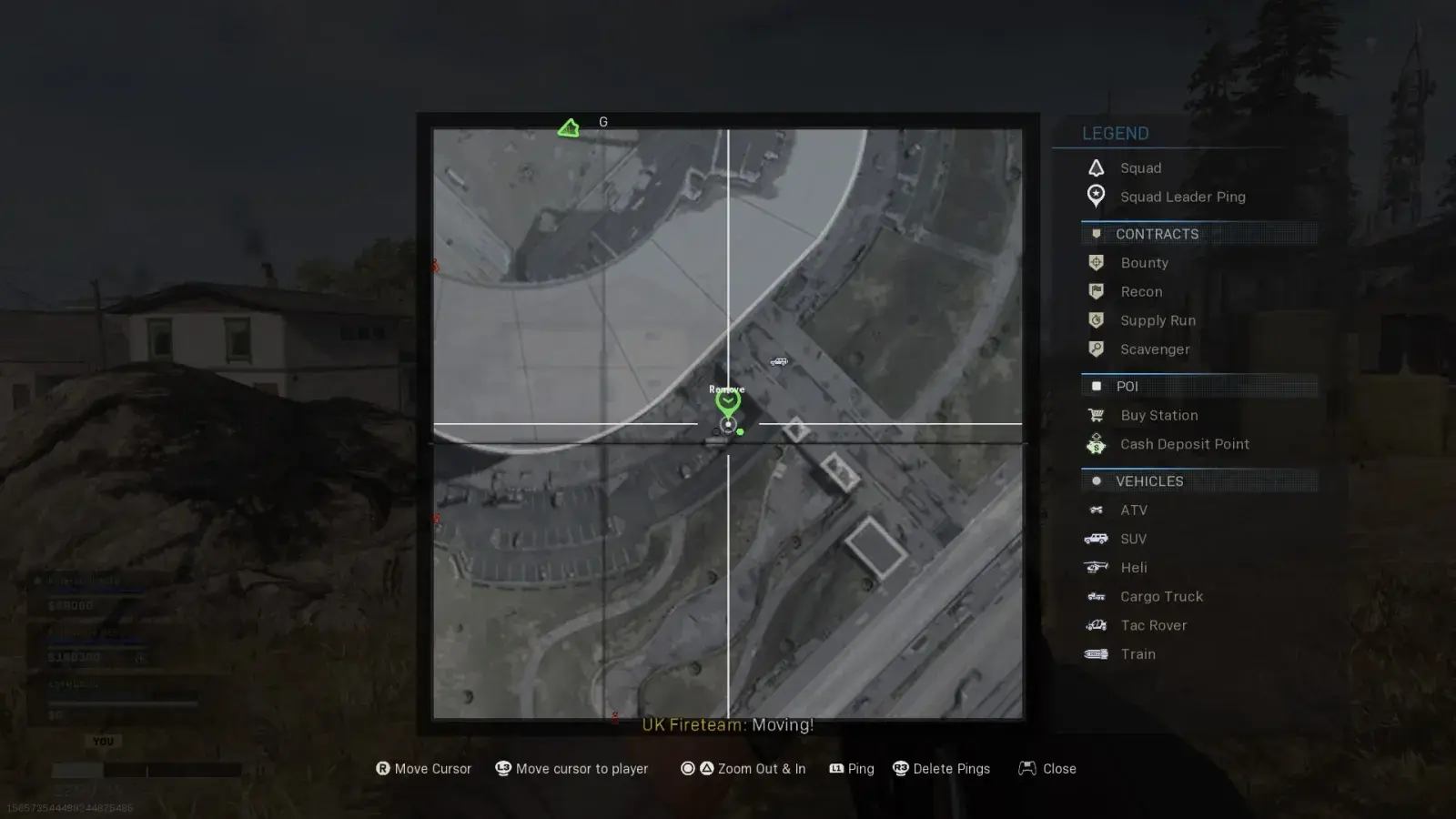This screenshot has width=1456, height=819.
Task: Choose Squad Leader Ping in the legend
Action: point(1182,197)
